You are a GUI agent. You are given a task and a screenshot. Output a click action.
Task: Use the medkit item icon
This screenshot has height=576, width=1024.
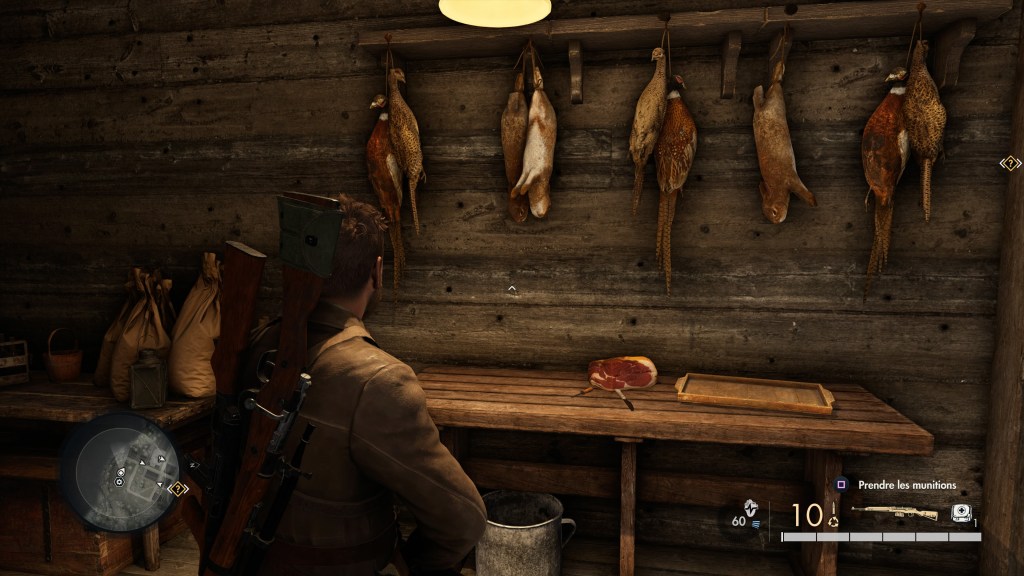coord(961,512)
